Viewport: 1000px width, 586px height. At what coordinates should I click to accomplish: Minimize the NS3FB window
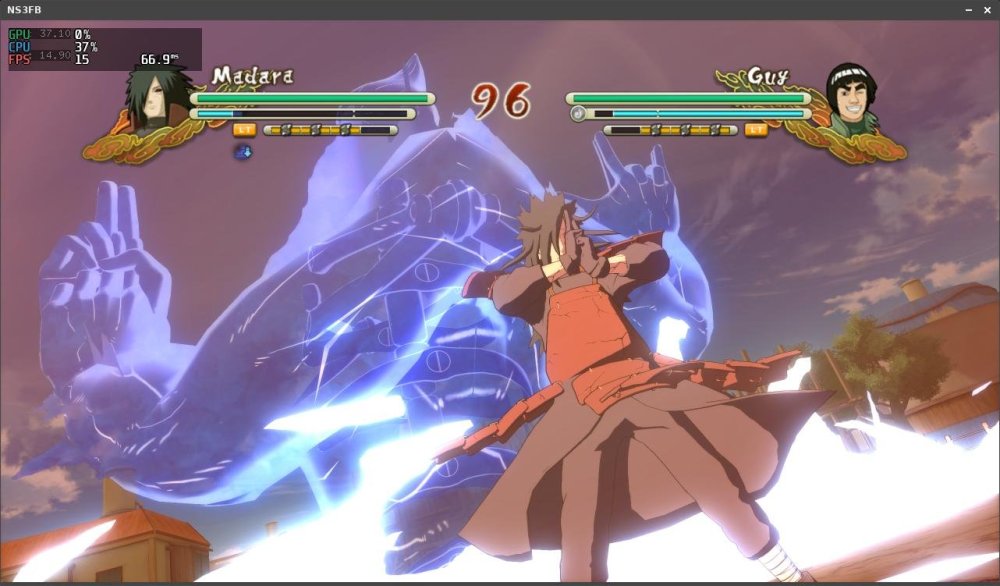click(968, 9)
